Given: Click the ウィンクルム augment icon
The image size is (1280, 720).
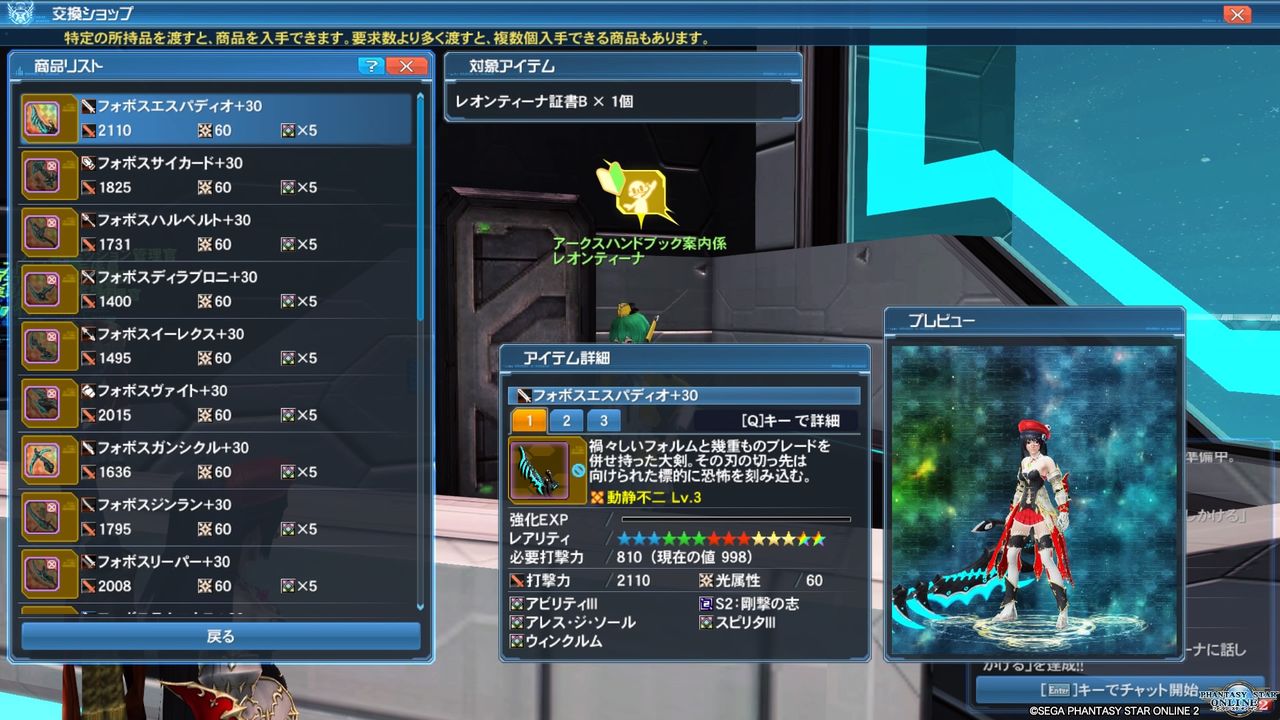Looking at the screenshot, I should pyautogui.click(x=515, y=639).
